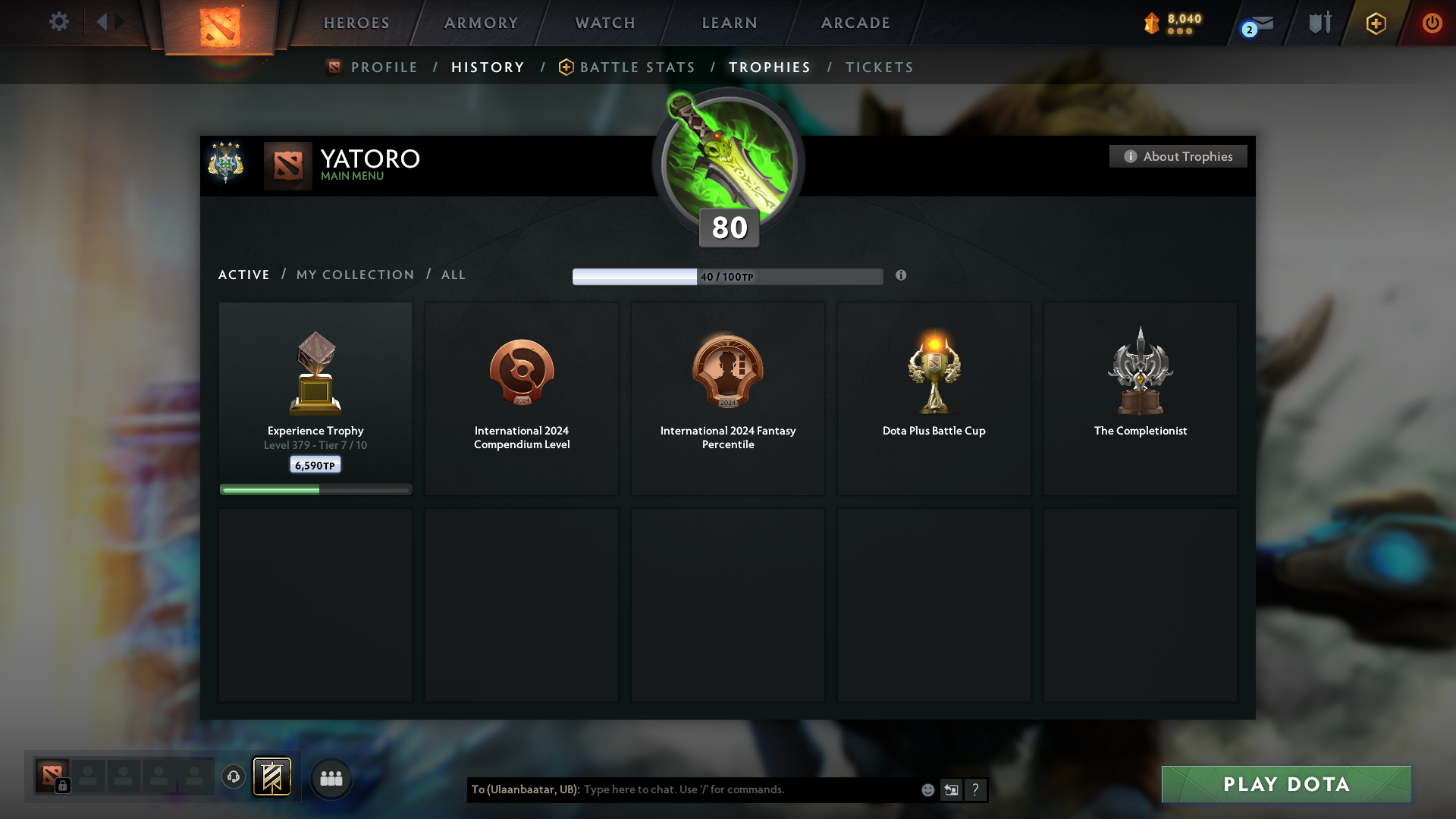
Task: Toggle party lobby lock icon
Action: tap(62, 787)
